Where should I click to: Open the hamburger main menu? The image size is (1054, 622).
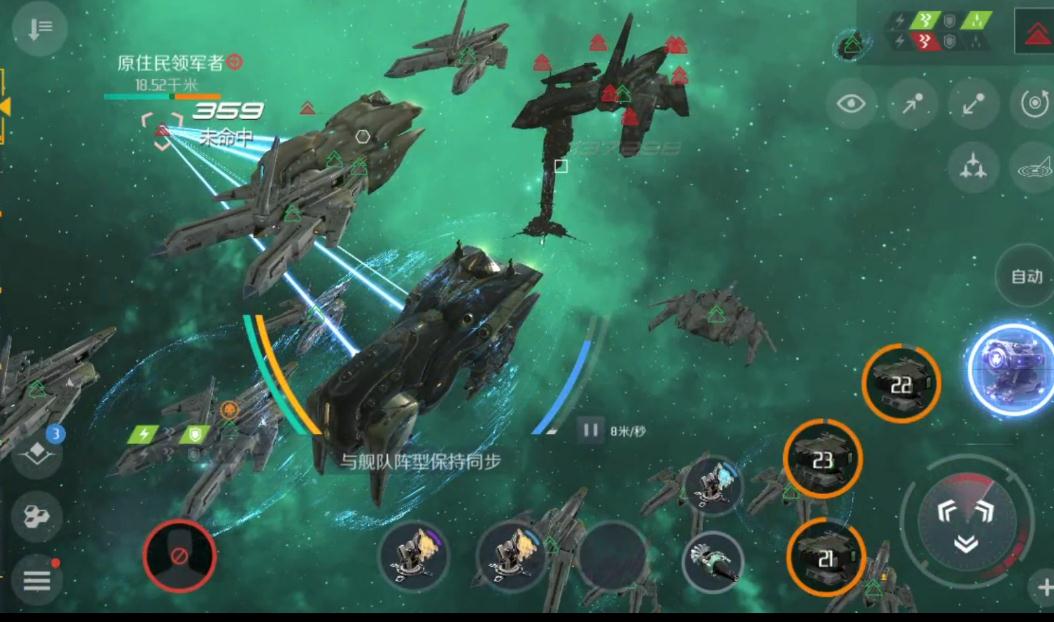[x=37, y=579]
